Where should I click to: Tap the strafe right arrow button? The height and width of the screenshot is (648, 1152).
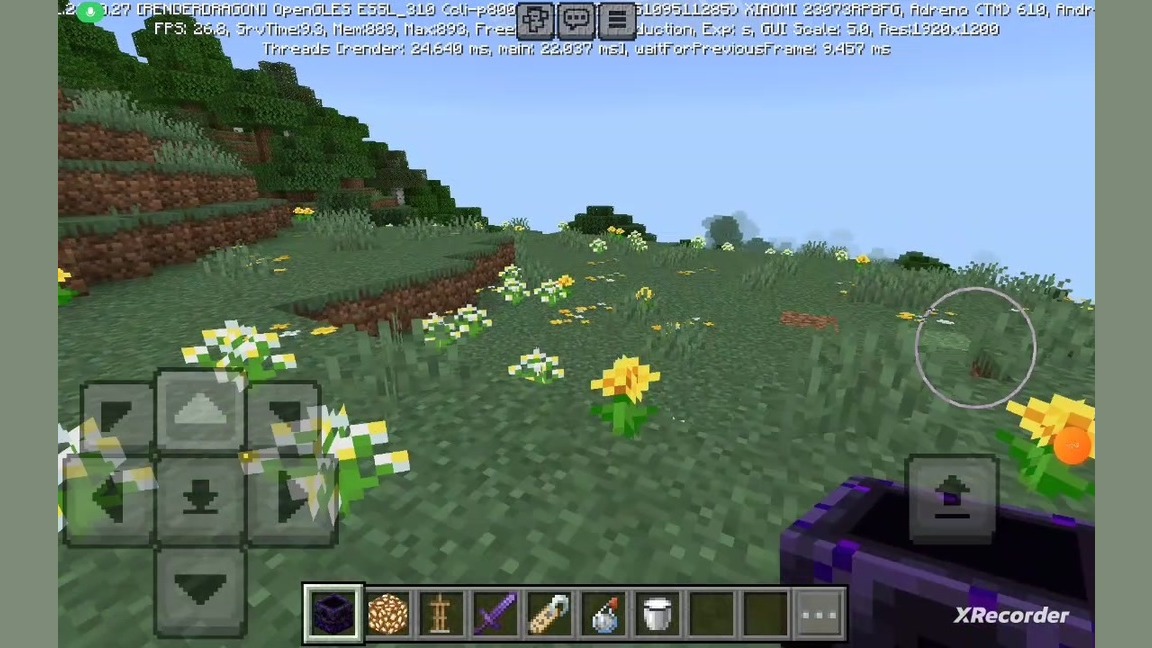[x=290, y=500]
